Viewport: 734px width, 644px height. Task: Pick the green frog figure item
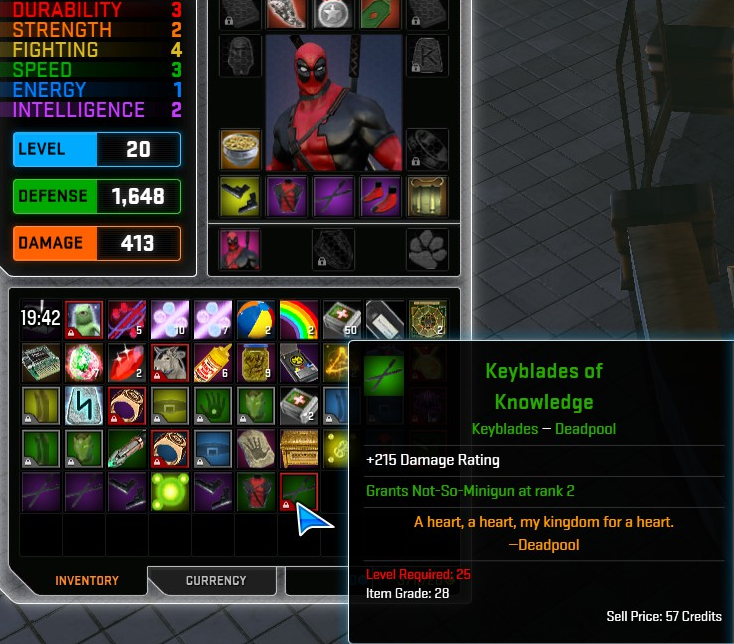pyautogui.click(x=83, y=320)
